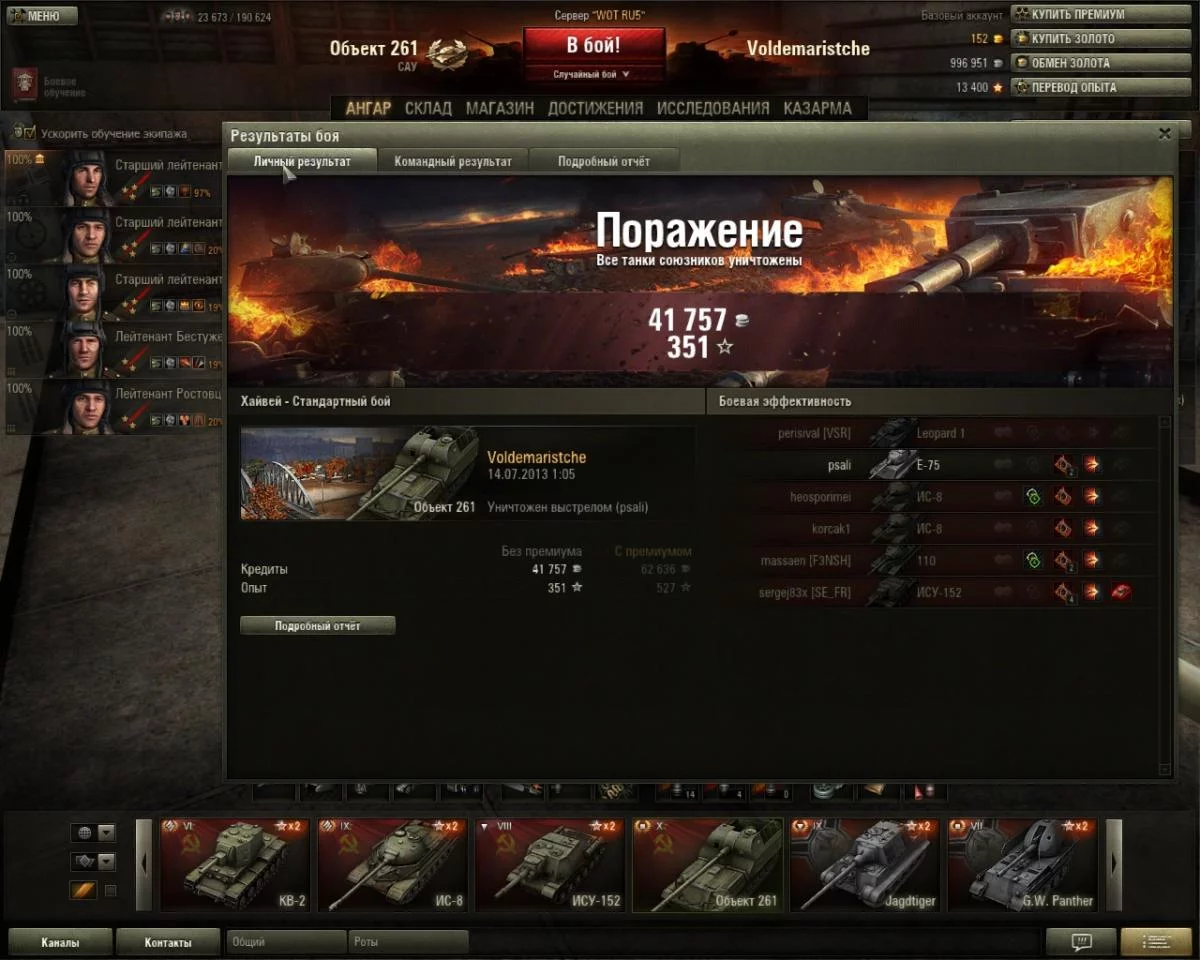
Task: Click the red В бой! battle button
Action: 593,46
